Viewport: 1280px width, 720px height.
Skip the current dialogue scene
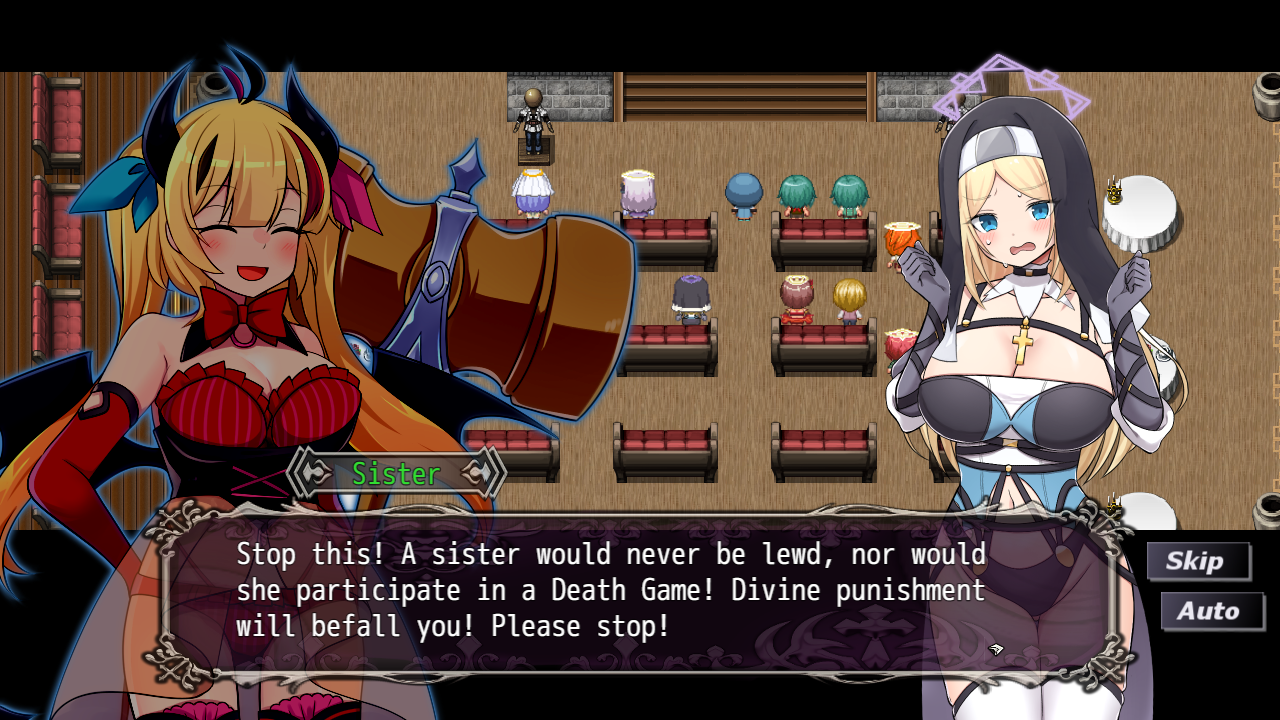pos(1197,561)
